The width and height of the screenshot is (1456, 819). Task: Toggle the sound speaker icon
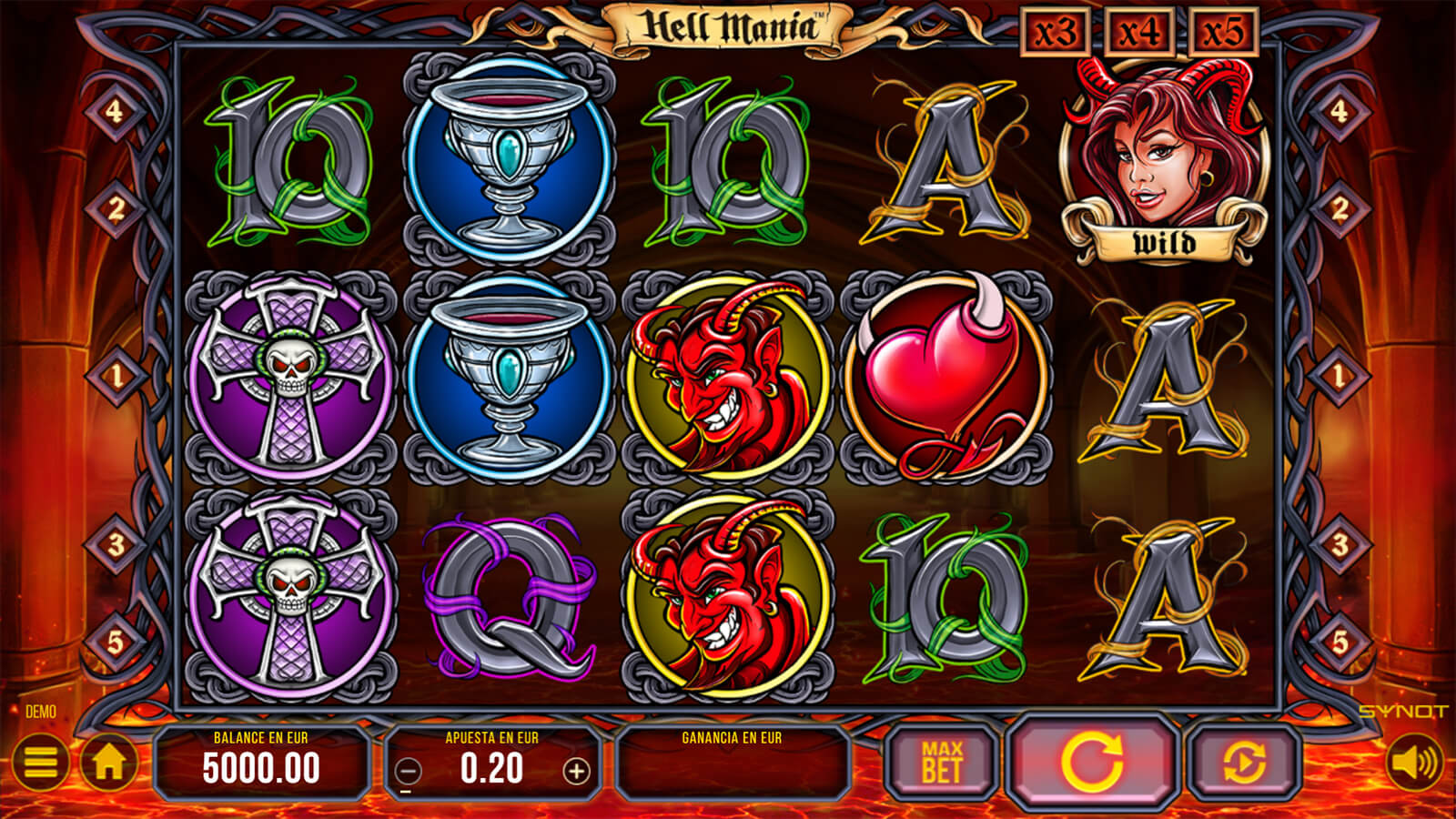[x=1415, y=763]
